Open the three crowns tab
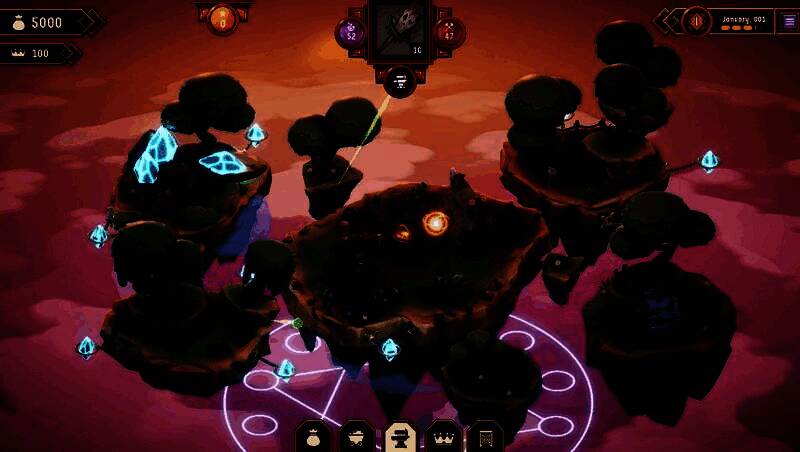 pyautogui.click(x=443, y=438)
